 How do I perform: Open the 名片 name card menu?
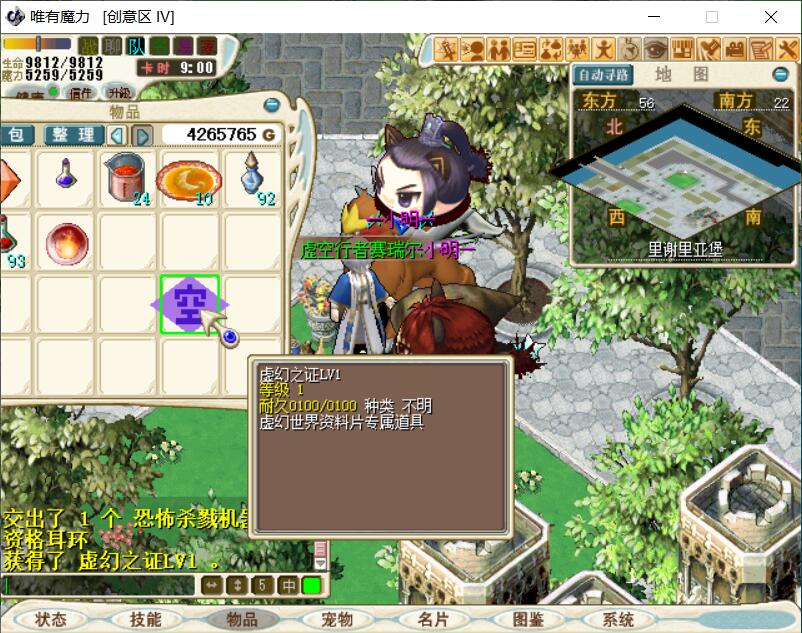pos(433,620)
